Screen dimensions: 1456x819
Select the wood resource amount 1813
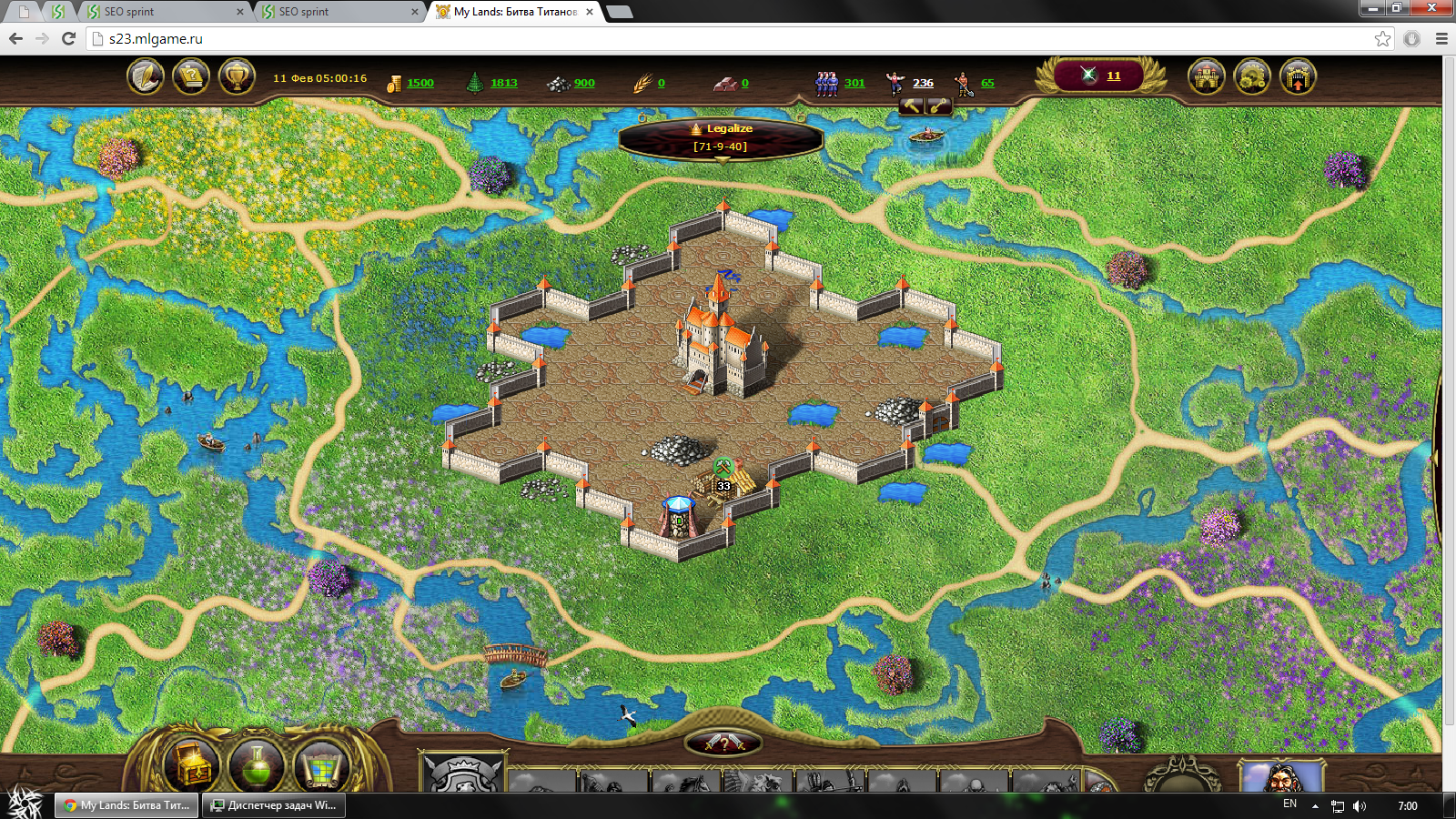point(503,83)
